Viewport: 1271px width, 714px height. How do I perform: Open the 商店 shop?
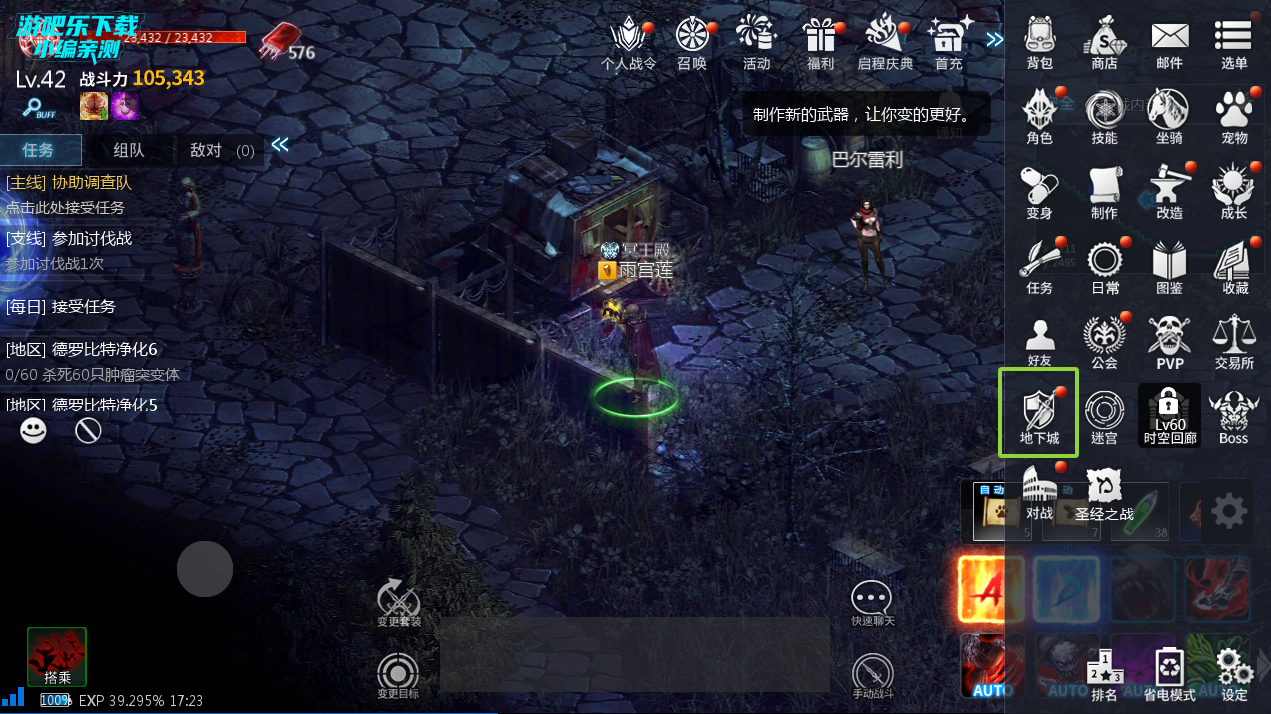(1104, 42)
